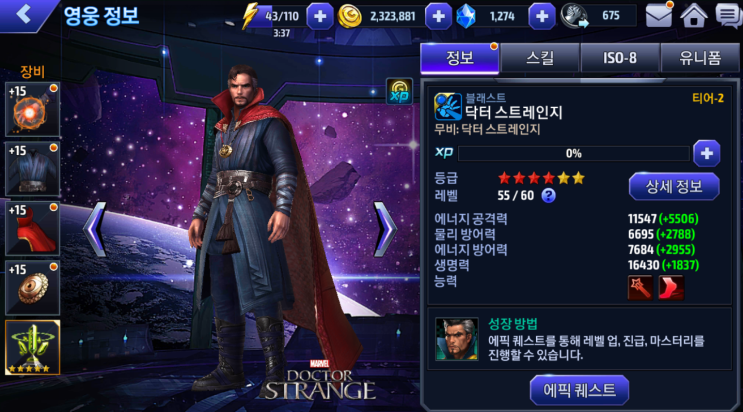This screenshot has width=743, height=412.
Task: Go back using the arrow button
Action: 24,15
